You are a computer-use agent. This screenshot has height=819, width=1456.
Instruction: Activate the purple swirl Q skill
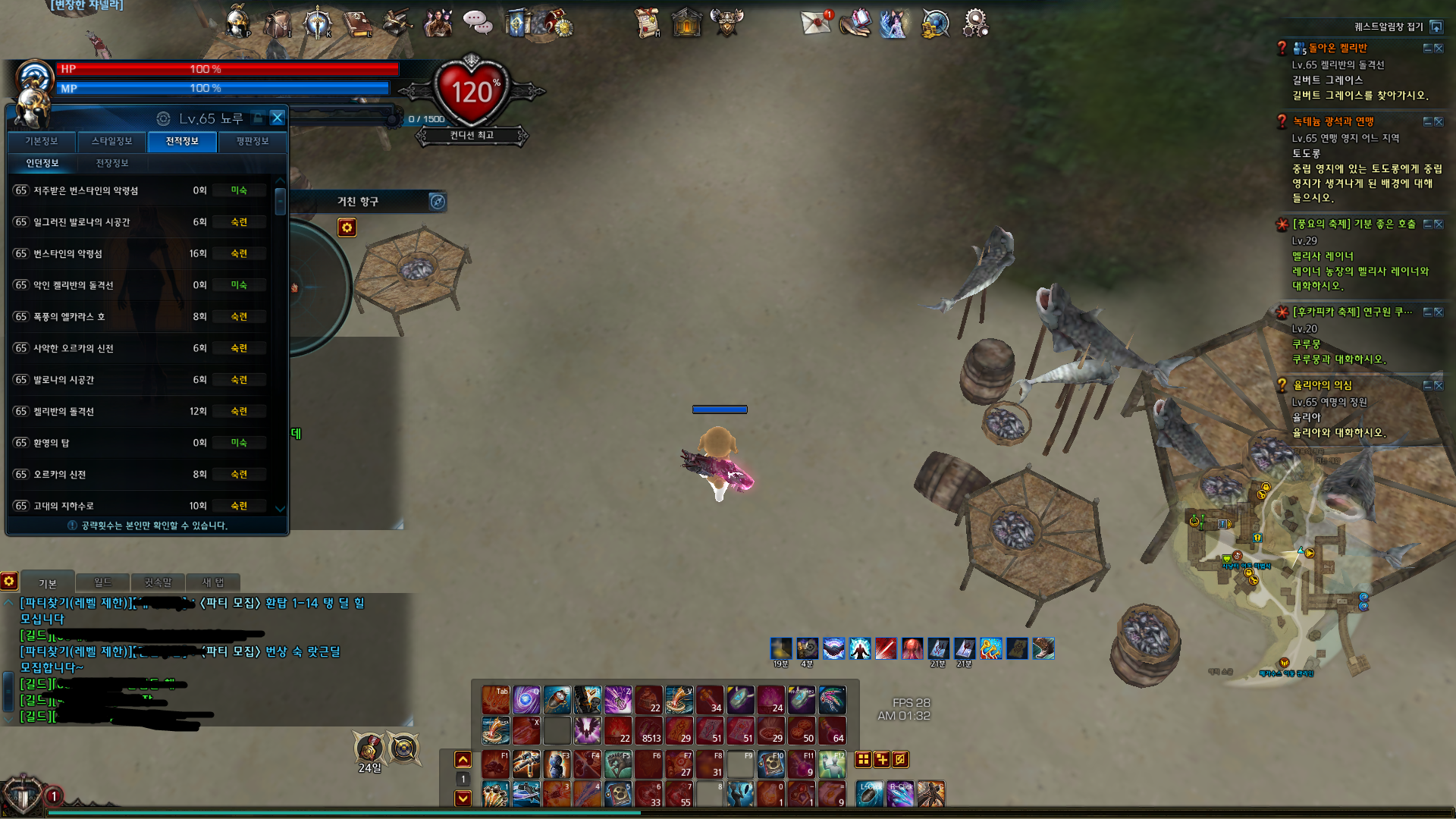[526, 700]
